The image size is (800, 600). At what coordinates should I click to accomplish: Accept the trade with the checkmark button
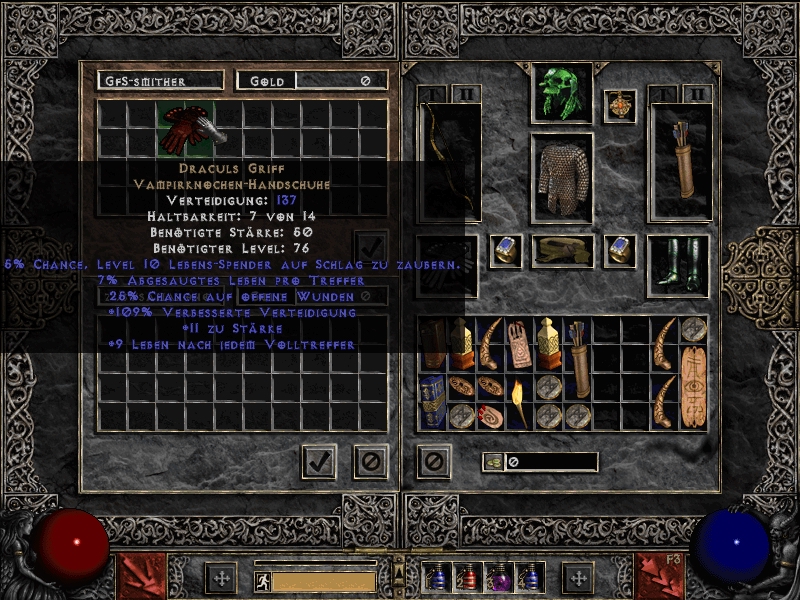coord(319,461)
